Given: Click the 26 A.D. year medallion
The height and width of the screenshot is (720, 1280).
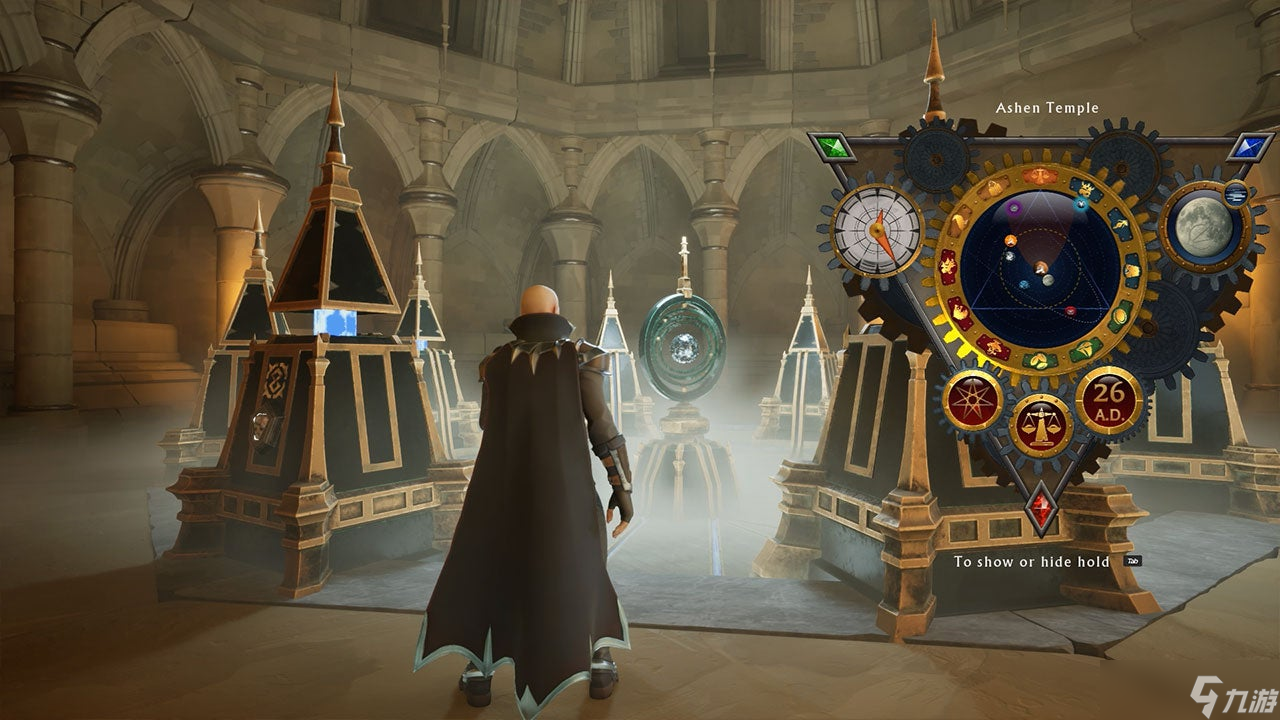Looking at the screenshot, I should [x=1108, y=399].
